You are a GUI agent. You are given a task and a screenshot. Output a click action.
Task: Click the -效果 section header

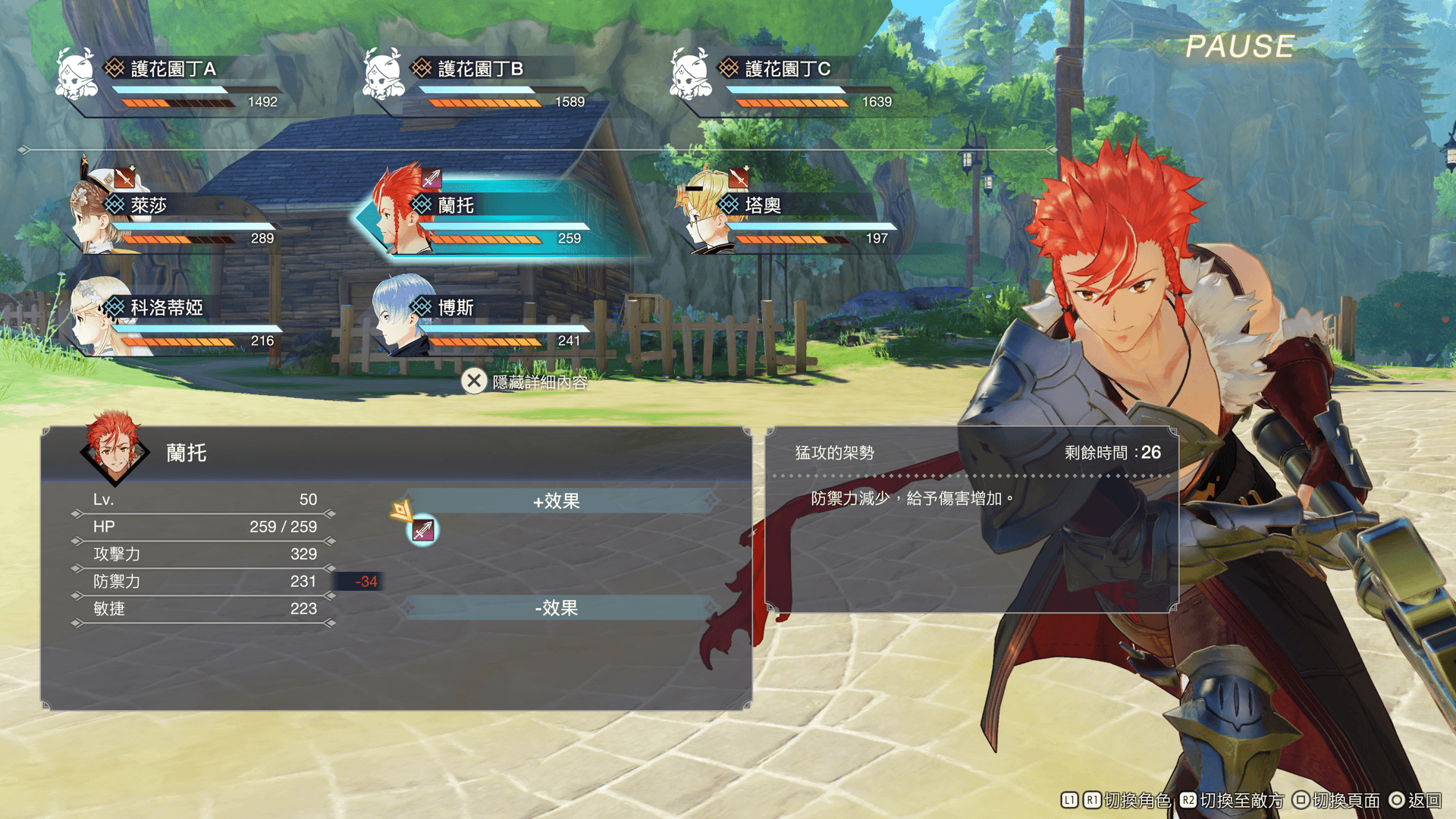point(557,607)
